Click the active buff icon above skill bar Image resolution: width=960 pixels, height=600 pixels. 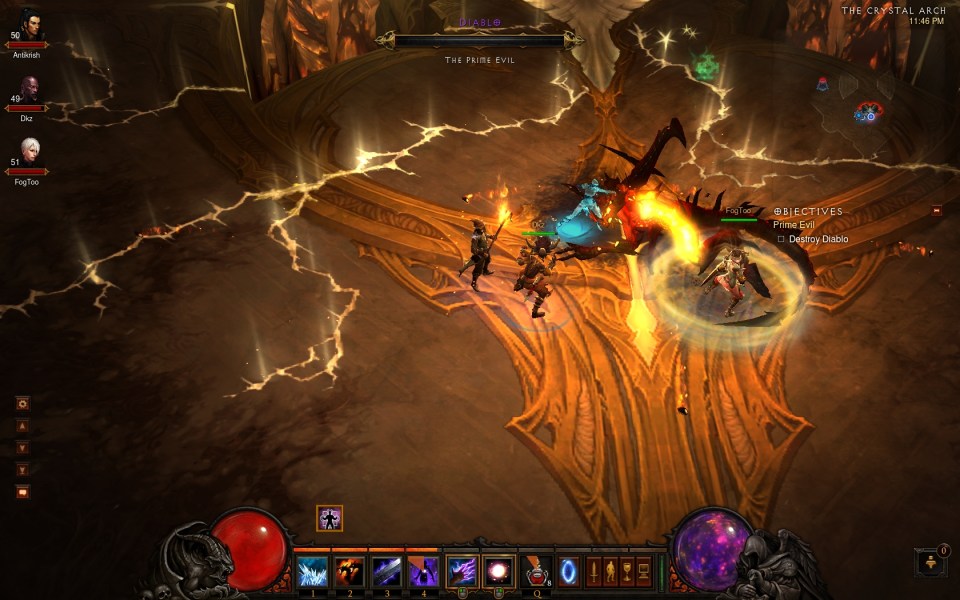pos(330,518)
